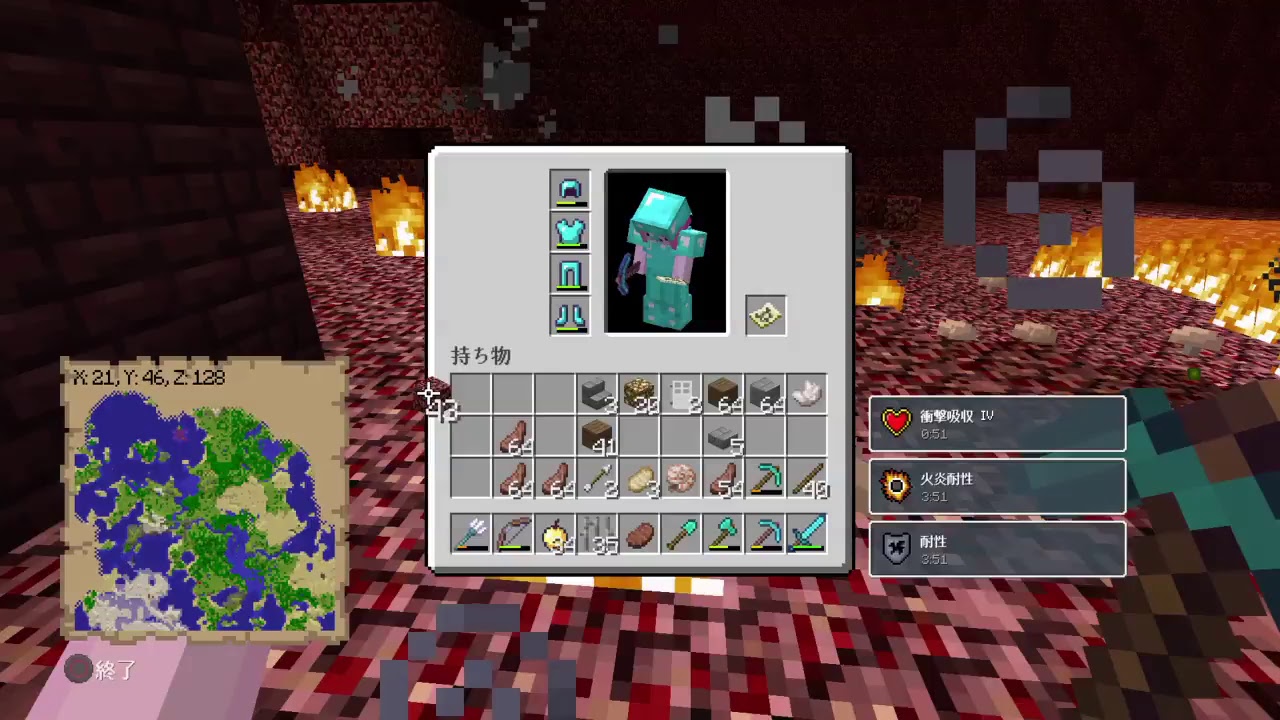The image size is (1280, 720).
Task: Click the 火炎耐性 fire resistance effect panel
Action: coord(997,486)
